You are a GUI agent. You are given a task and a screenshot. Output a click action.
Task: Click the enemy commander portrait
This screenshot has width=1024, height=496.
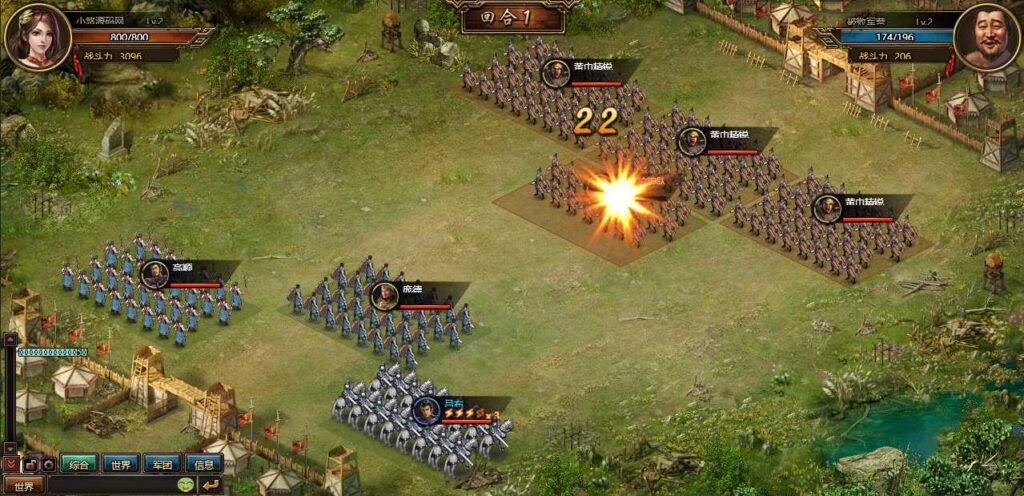(x=985, y=37)
